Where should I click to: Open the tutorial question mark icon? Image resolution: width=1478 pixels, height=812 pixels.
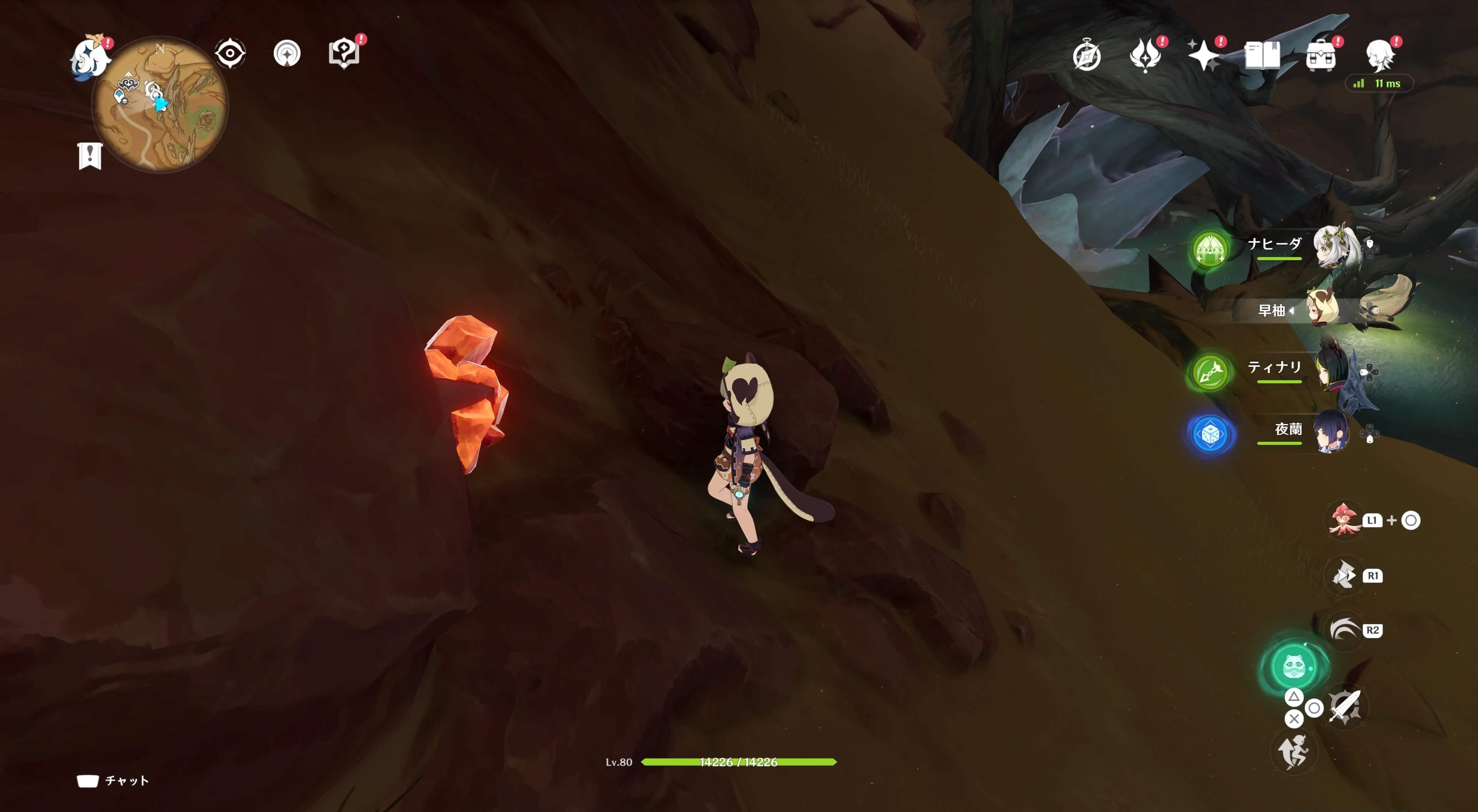pyautogui.click(x=344, y=53)
